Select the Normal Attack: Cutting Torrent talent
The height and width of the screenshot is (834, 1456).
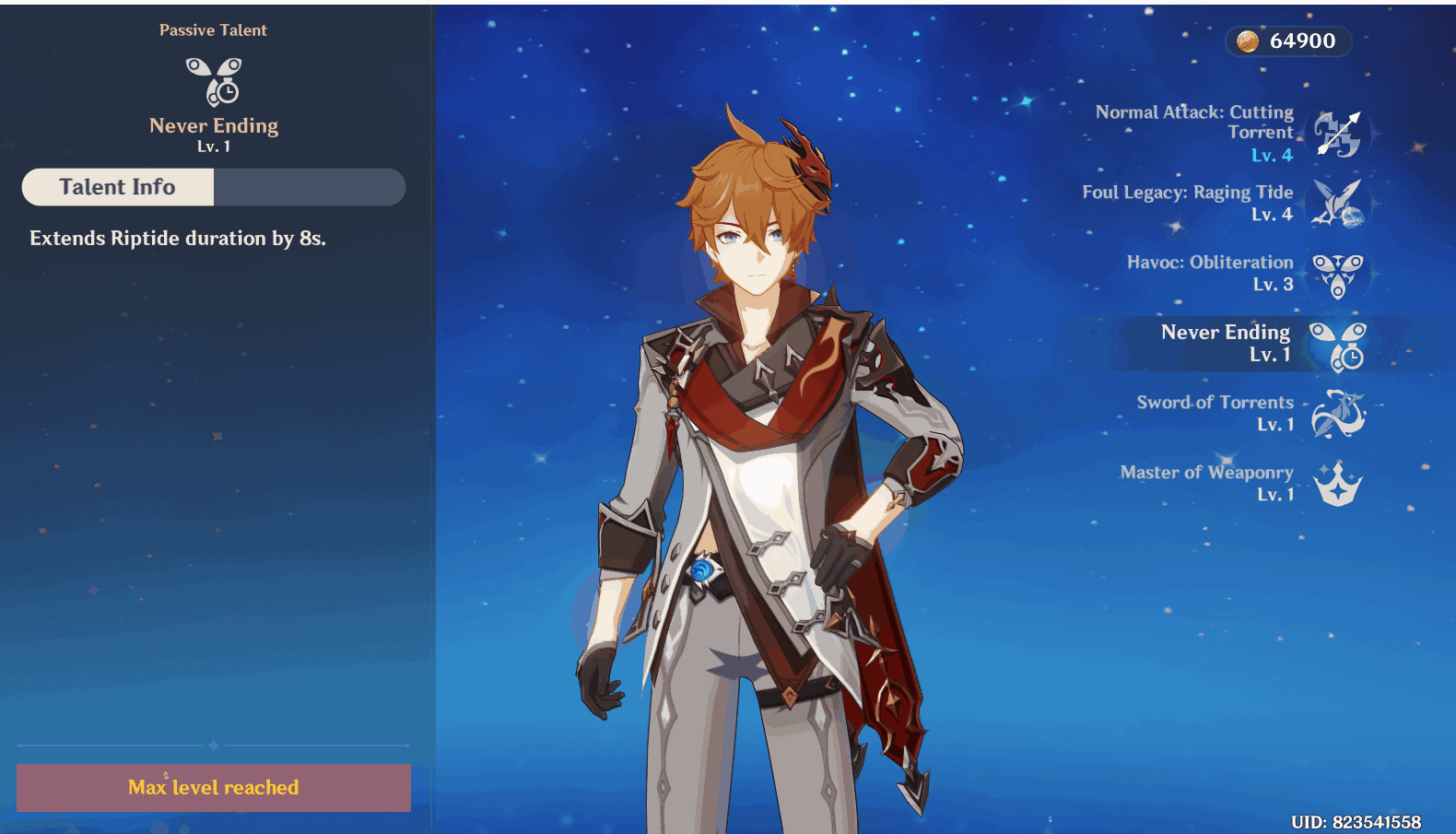pos(1336,134)
